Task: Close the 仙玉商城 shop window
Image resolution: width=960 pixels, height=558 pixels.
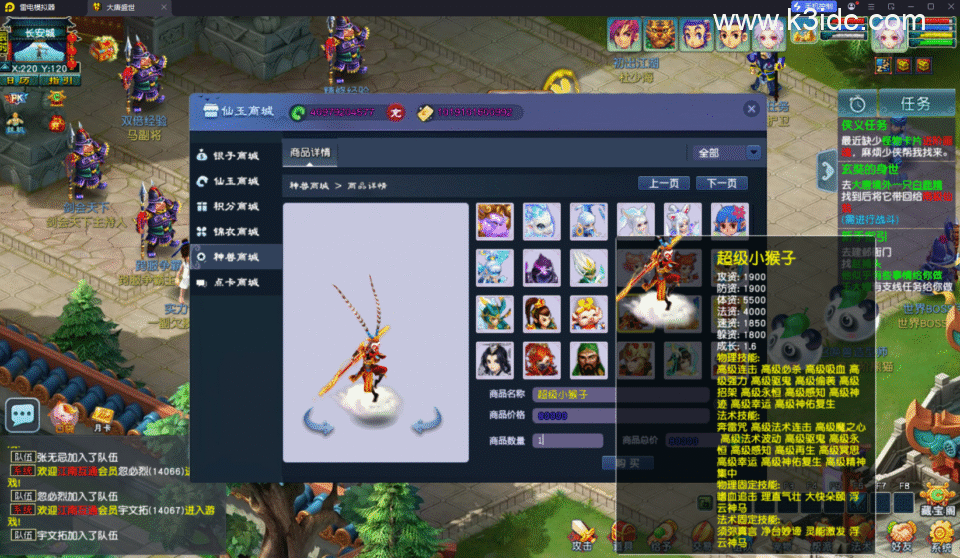Action: point(751,109)
